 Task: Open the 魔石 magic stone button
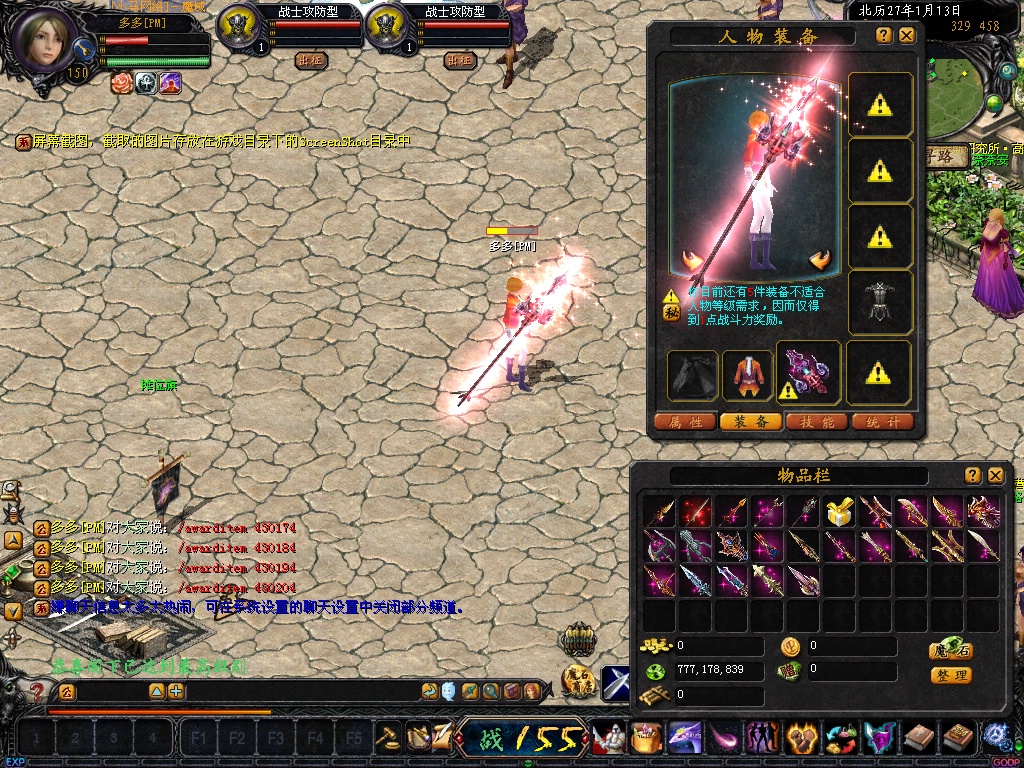tap(951, 650)
